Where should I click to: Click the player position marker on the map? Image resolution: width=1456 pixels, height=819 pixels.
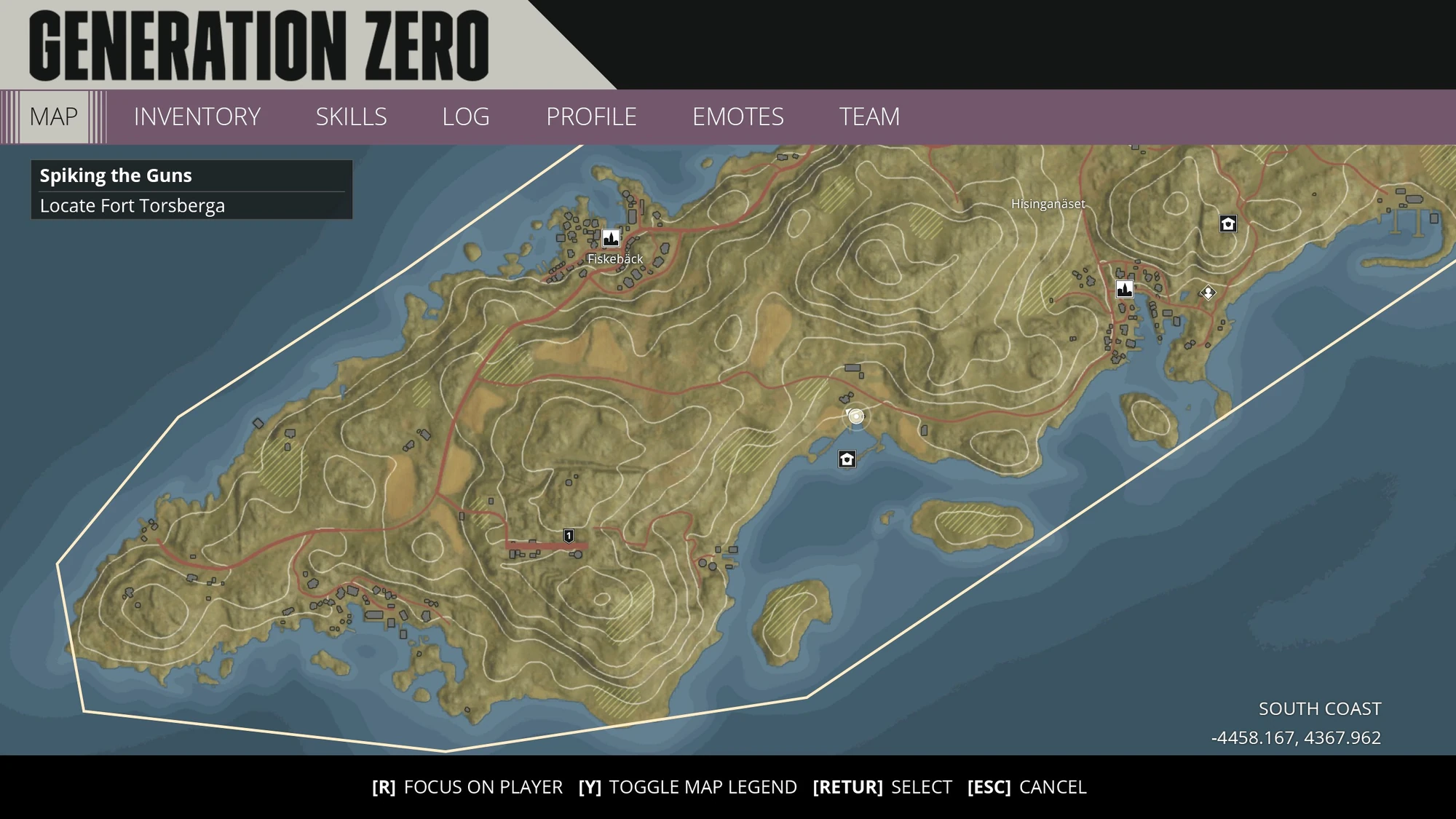click(x=855, y=416)
